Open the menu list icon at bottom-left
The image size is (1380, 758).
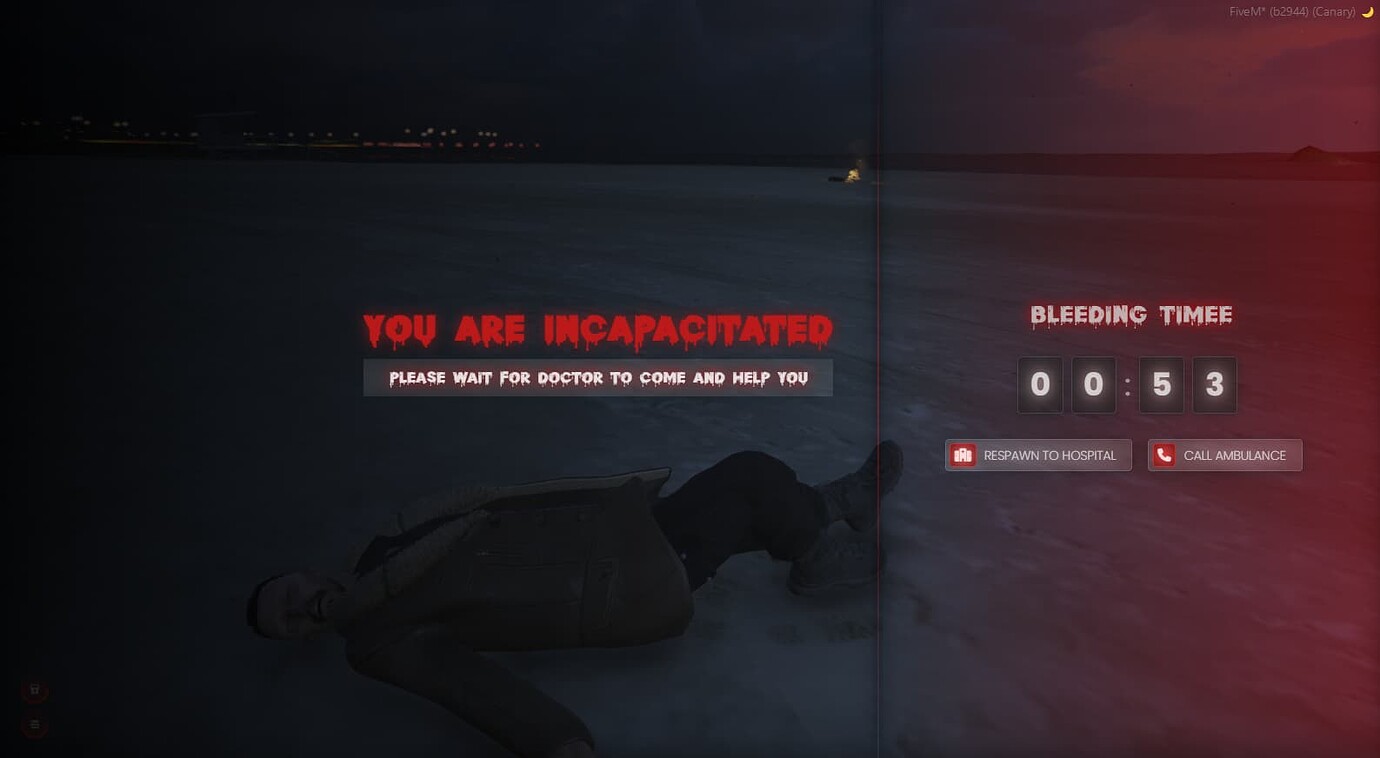pyautogui.click(x=34, y=724)
